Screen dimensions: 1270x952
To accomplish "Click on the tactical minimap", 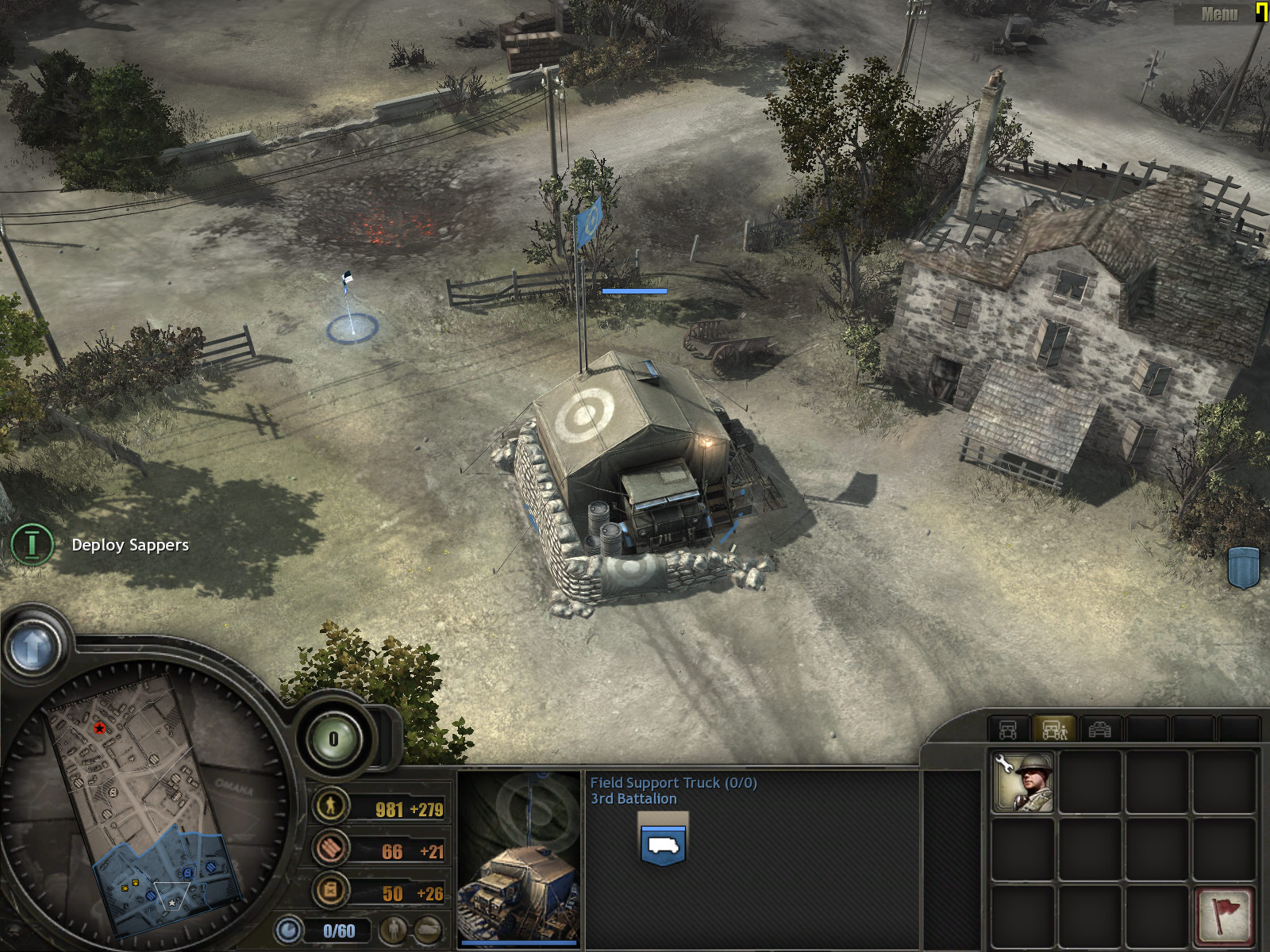I will click(x=143, y=801).
